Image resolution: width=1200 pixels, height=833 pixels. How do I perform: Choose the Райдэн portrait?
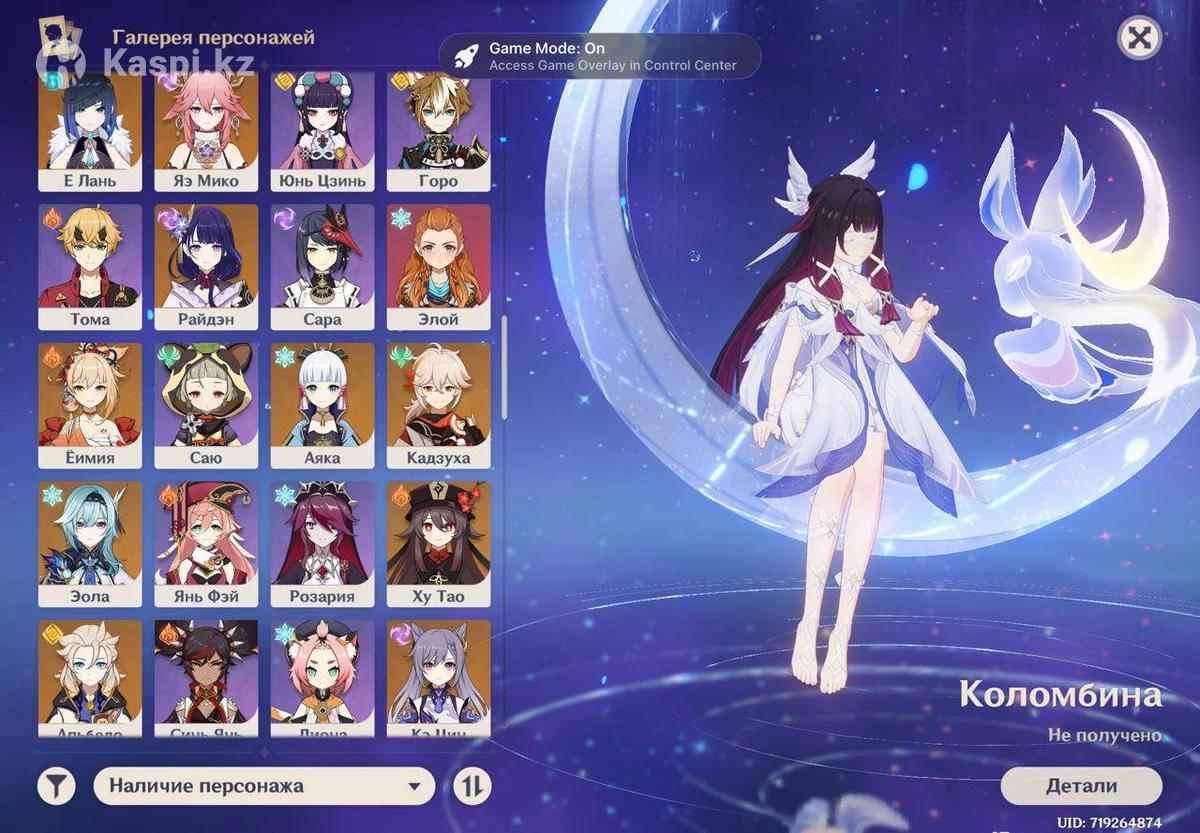(206, 267)
